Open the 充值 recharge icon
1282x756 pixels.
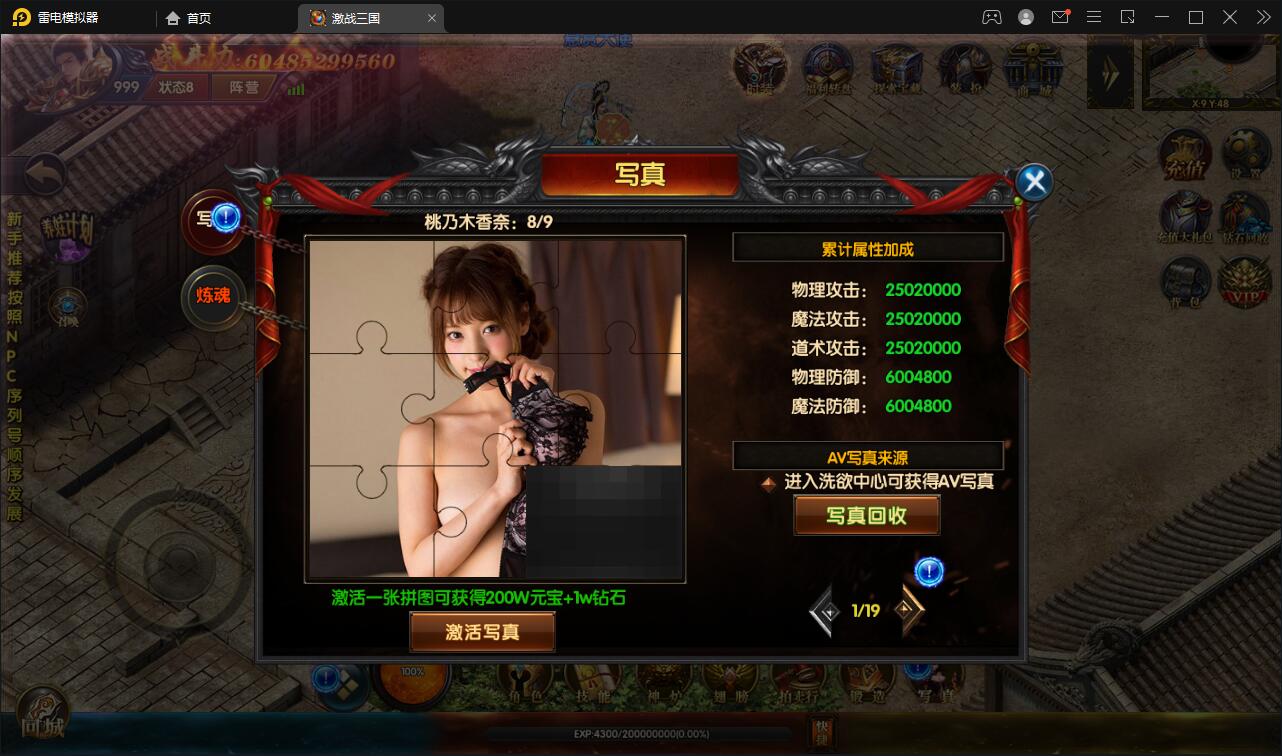[x=1185, y=157]
